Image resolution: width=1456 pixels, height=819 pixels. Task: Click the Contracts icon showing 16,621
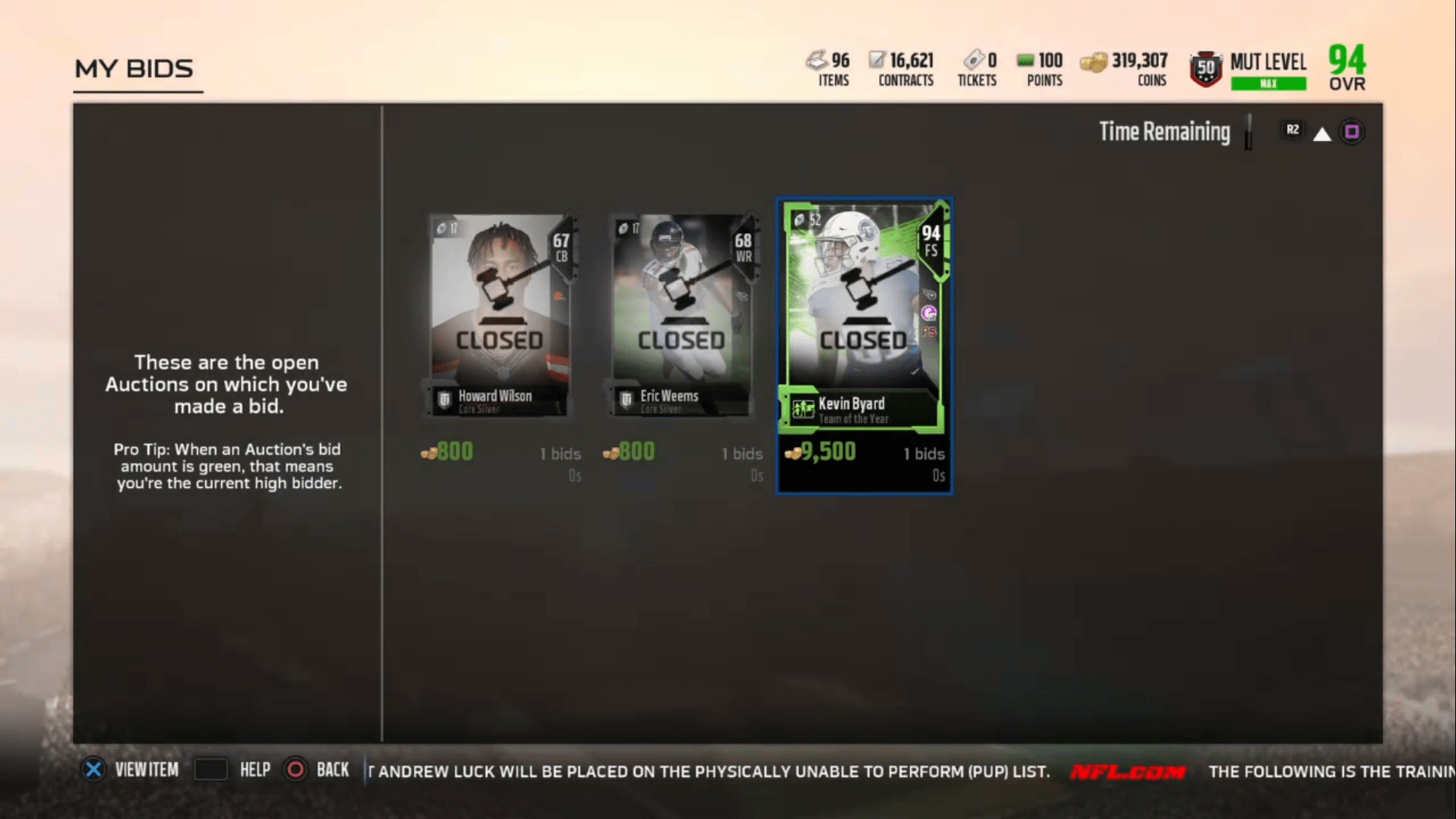click(877, 60)
